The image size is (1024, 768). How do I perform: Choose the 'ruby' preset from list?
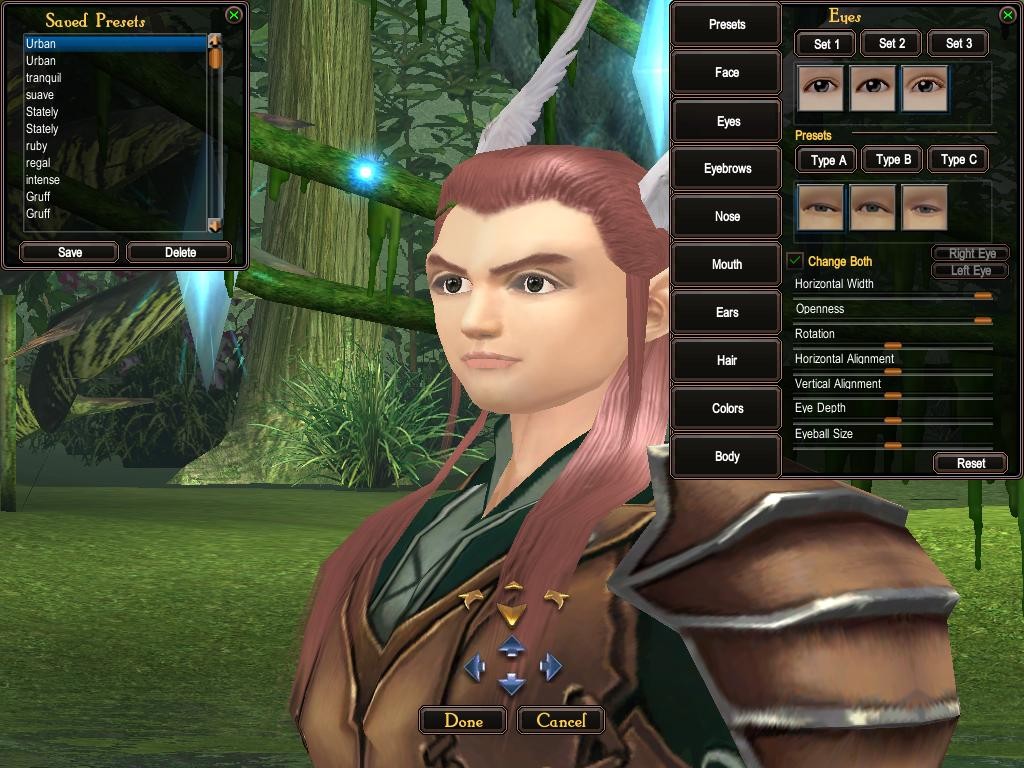[x=37, y=146]
